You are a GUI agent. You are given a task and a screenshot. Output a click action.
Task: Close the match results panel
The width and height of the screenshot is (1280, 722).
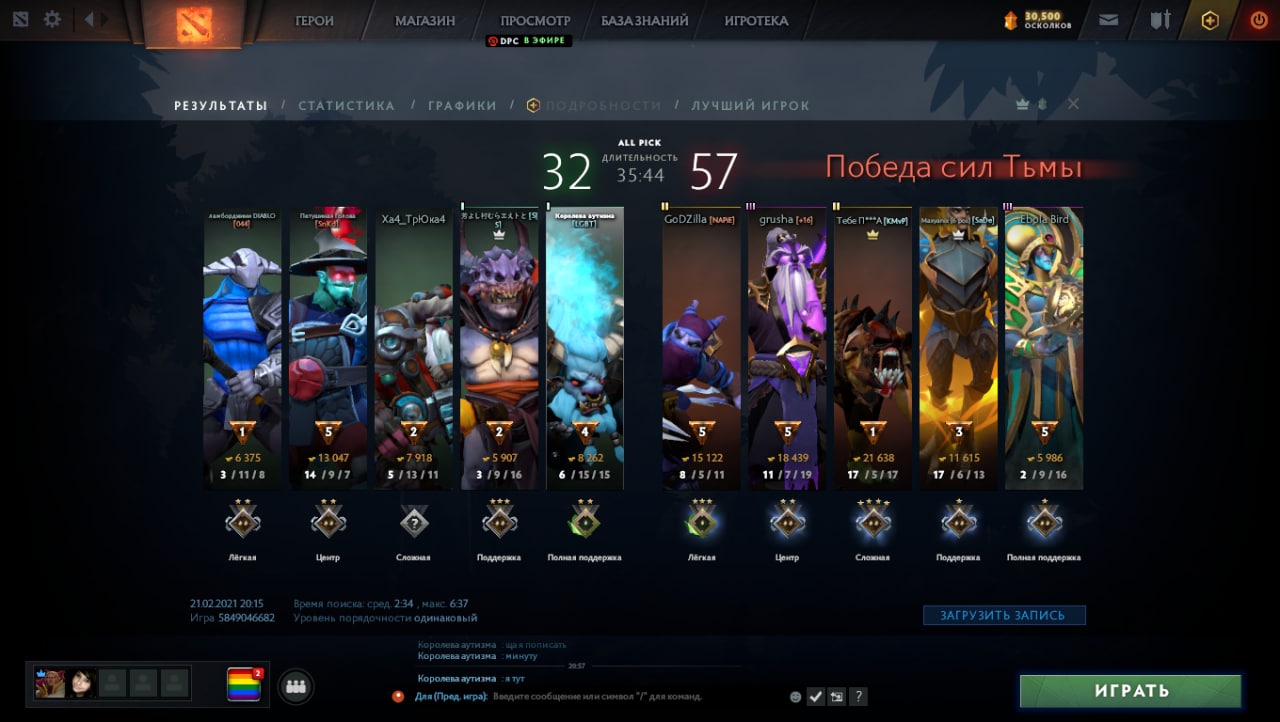click(x=1073, y=104)
